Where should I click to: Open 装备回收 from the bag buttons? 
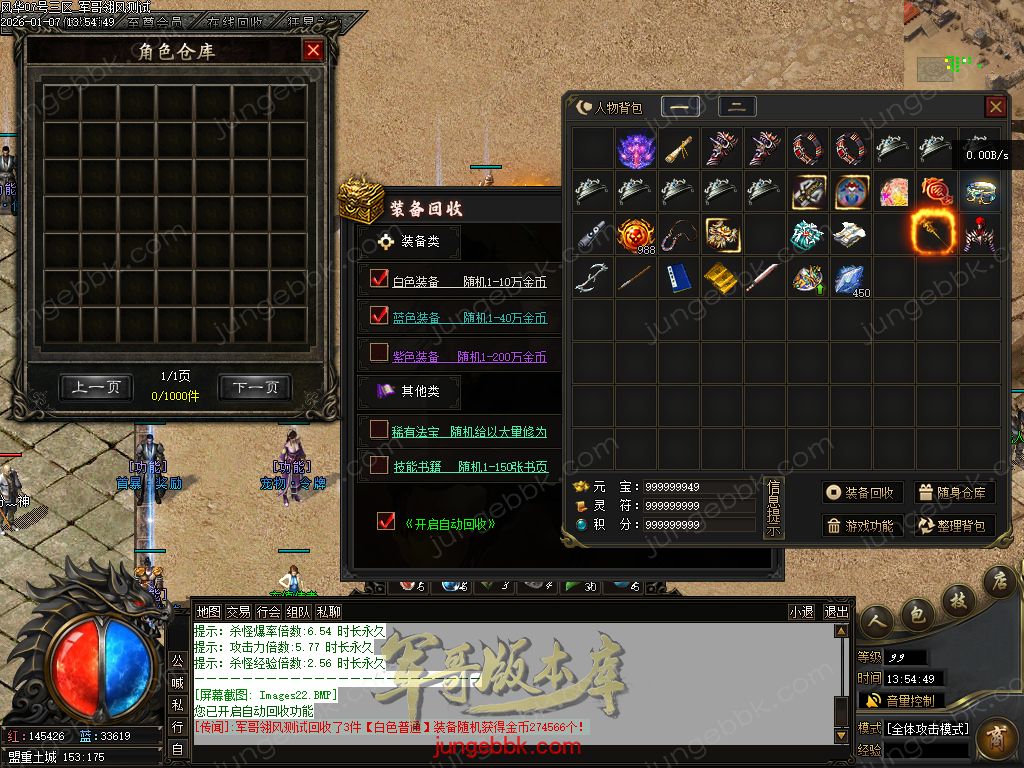click(863, 492)
